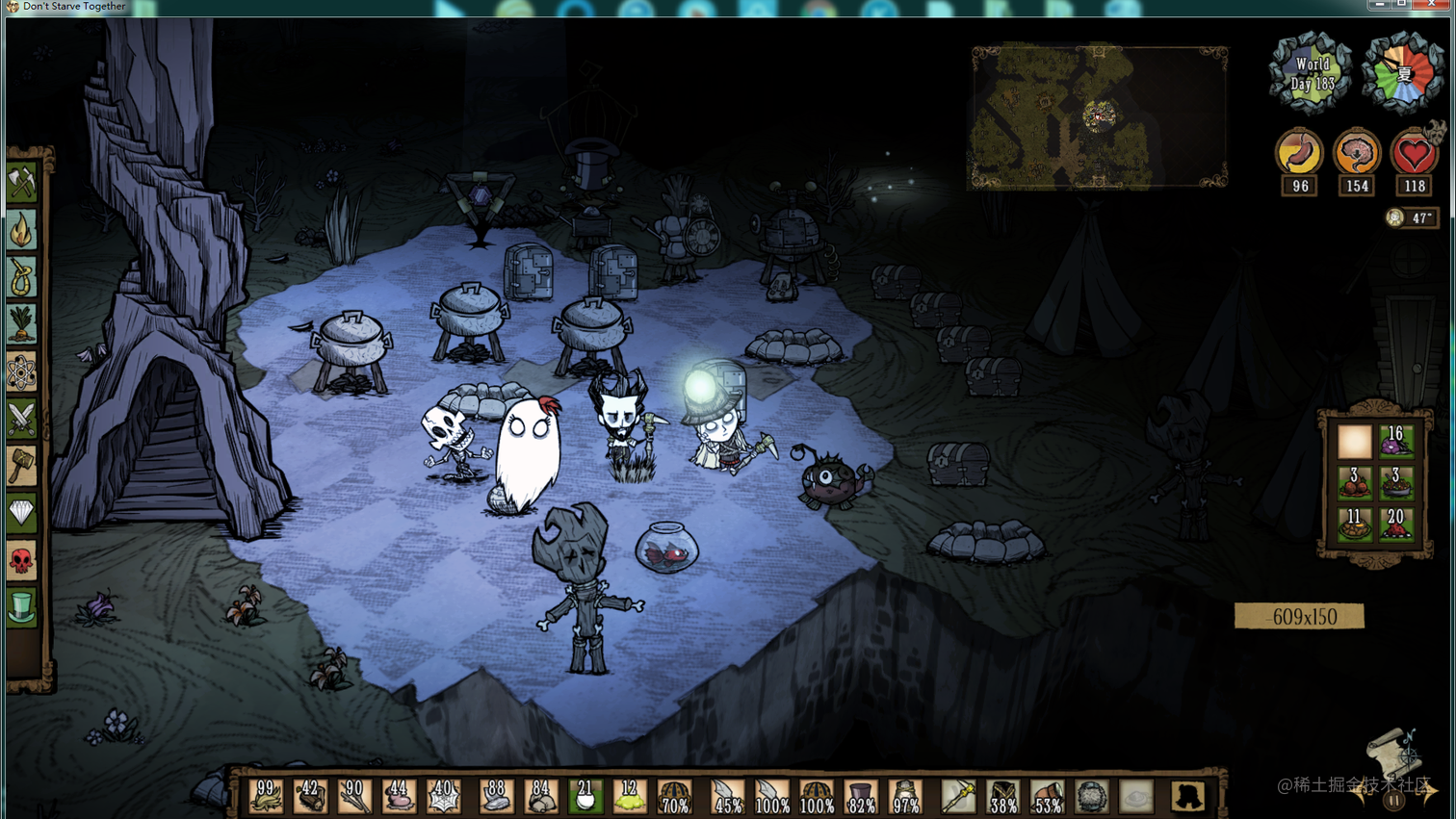Choose the Refine diamond crafting tab
This screenshot has width=1456, height=819.
coord(22,513)
